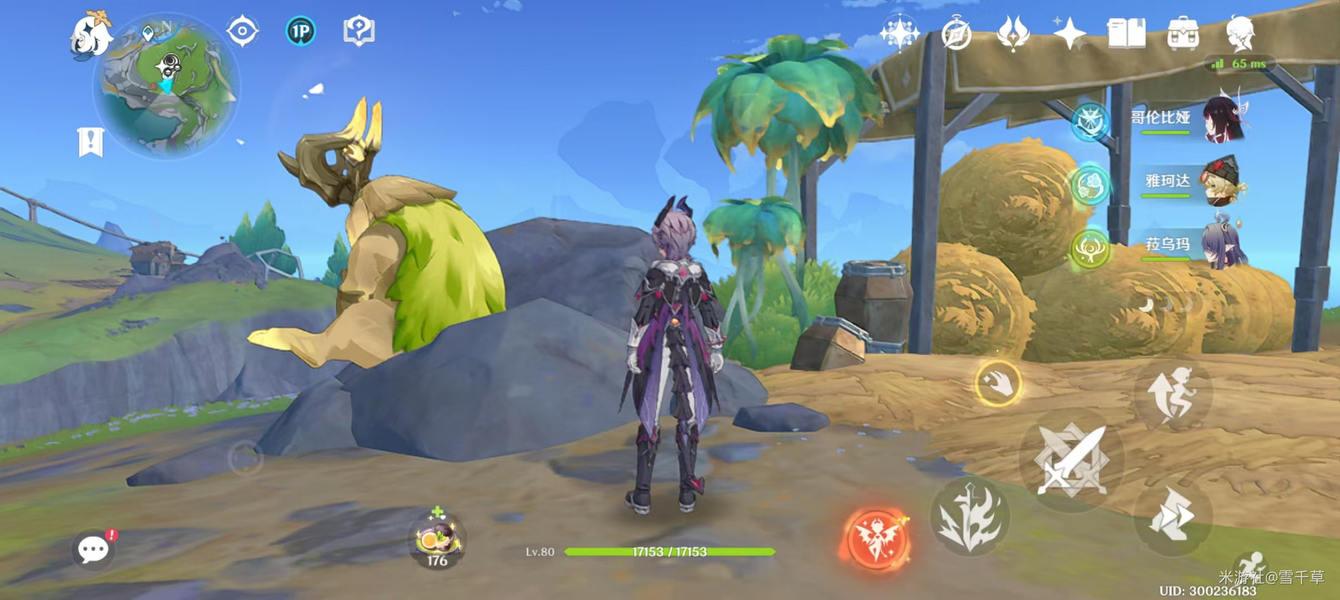Expand the circular minimap

pos(166,84)
